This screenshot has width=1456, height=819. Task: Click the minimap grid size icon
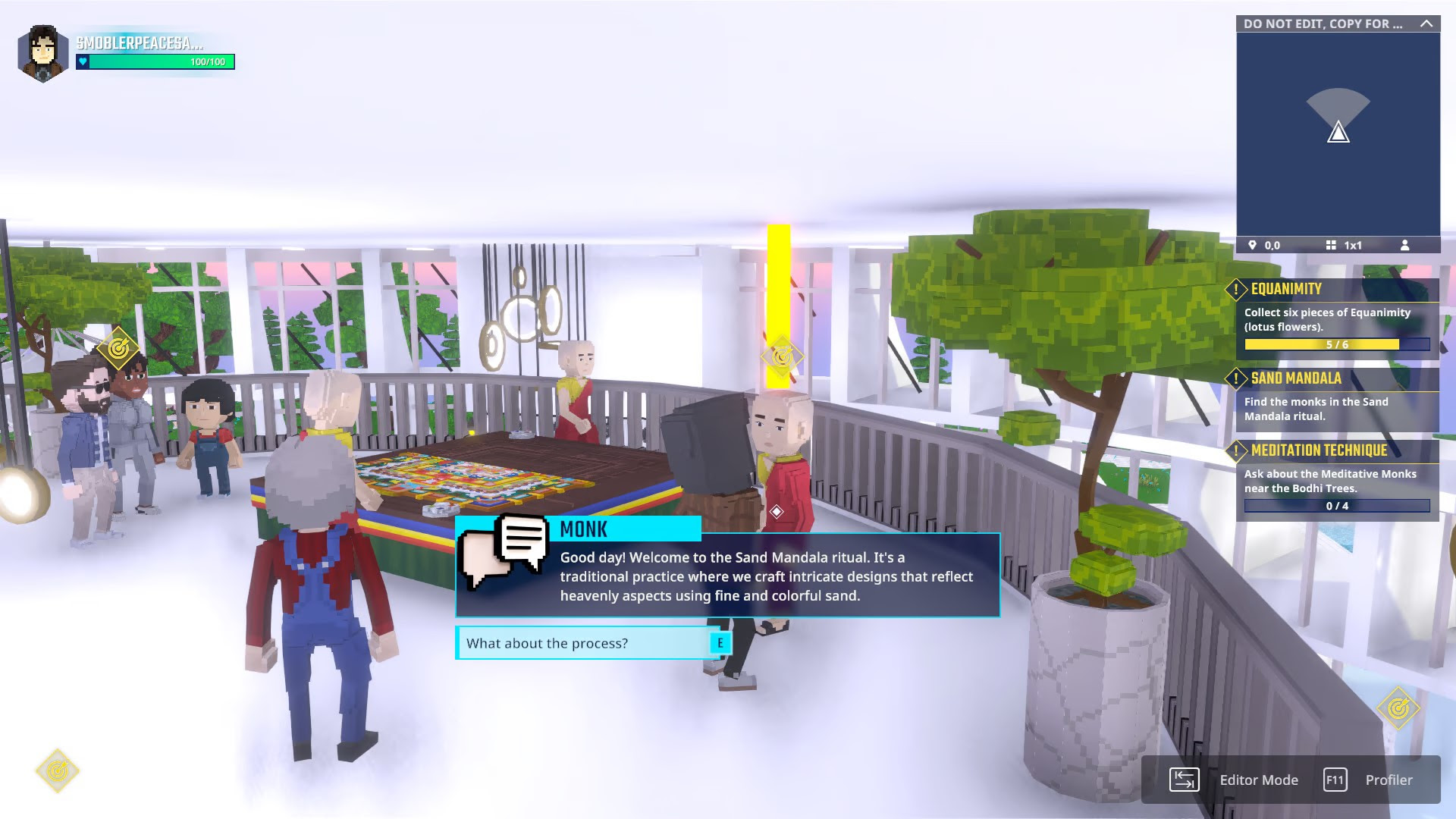(x=1331, y=245)
